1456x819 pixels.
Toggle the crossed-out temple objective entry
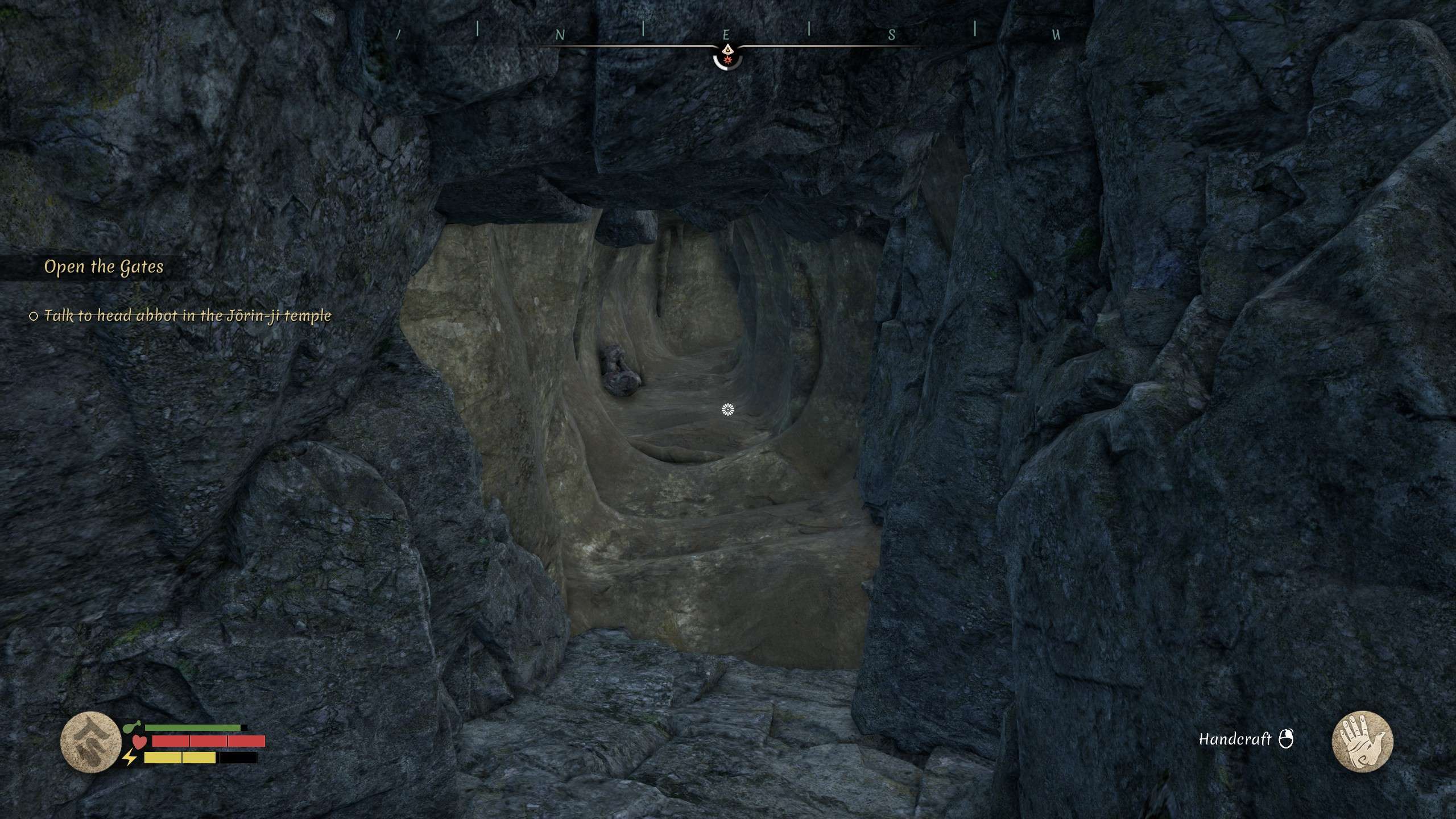coord(188,316)
